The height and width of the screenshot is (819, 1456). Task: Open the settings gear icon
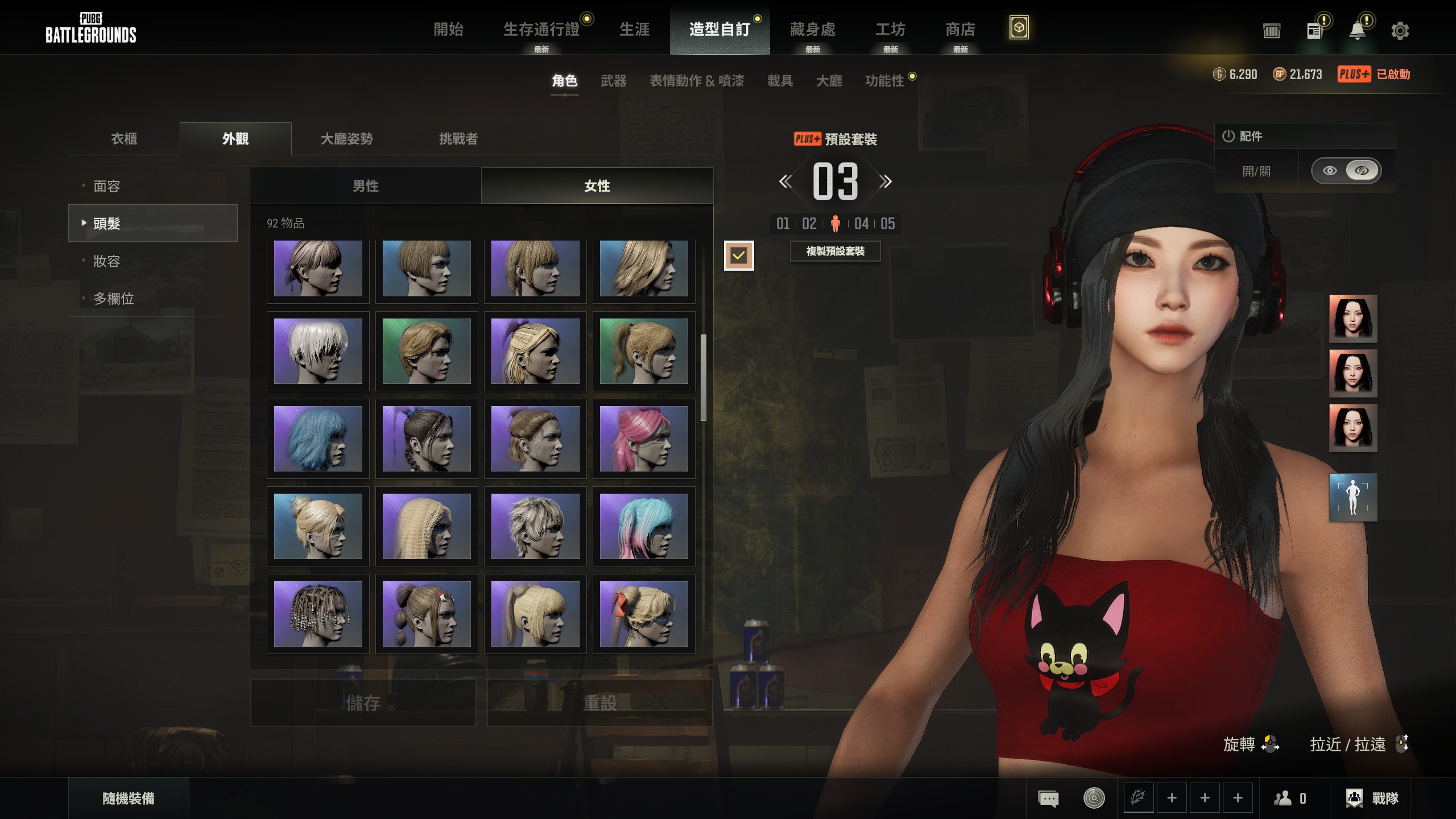click(x=1400, y=31)
